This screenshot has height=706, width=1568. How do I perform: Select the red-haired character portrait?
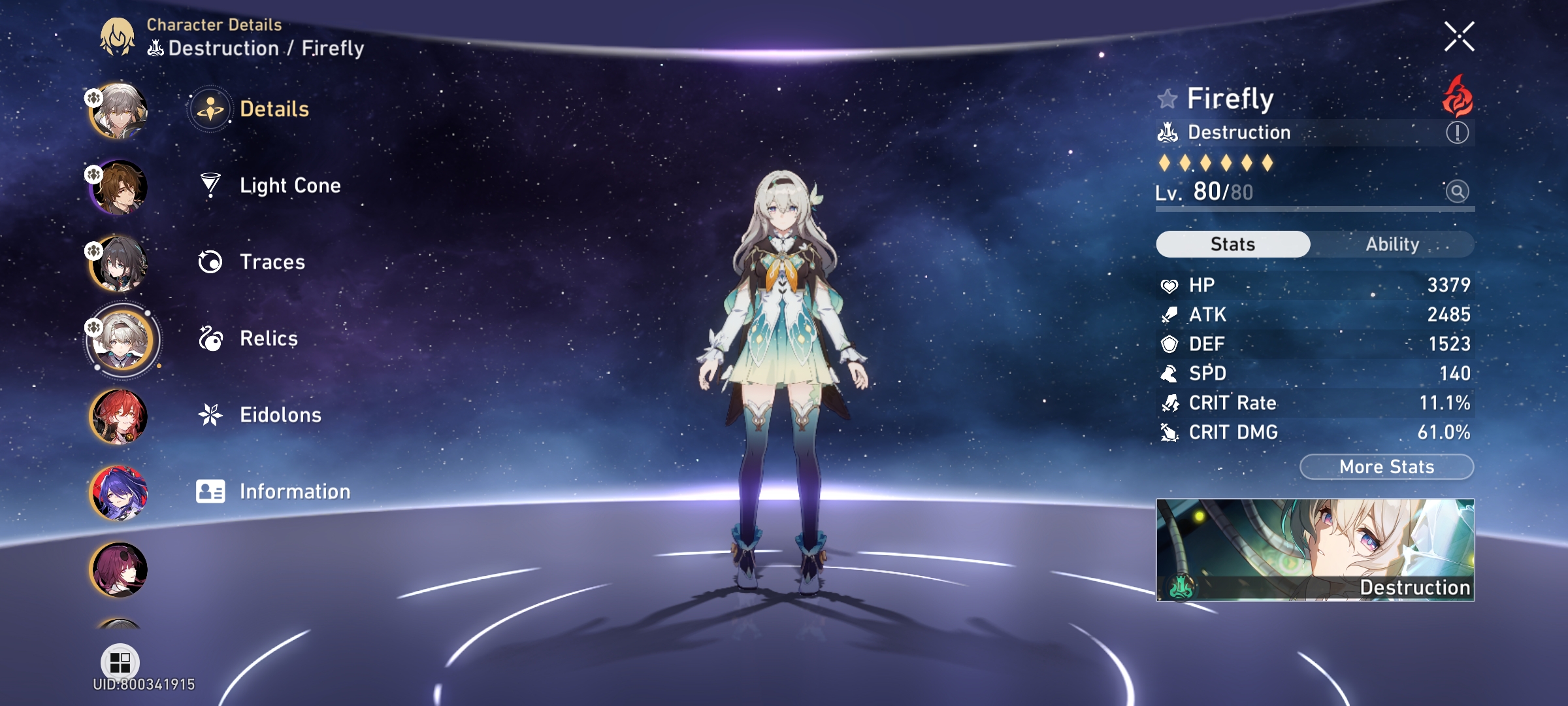[x=122, y=416]
